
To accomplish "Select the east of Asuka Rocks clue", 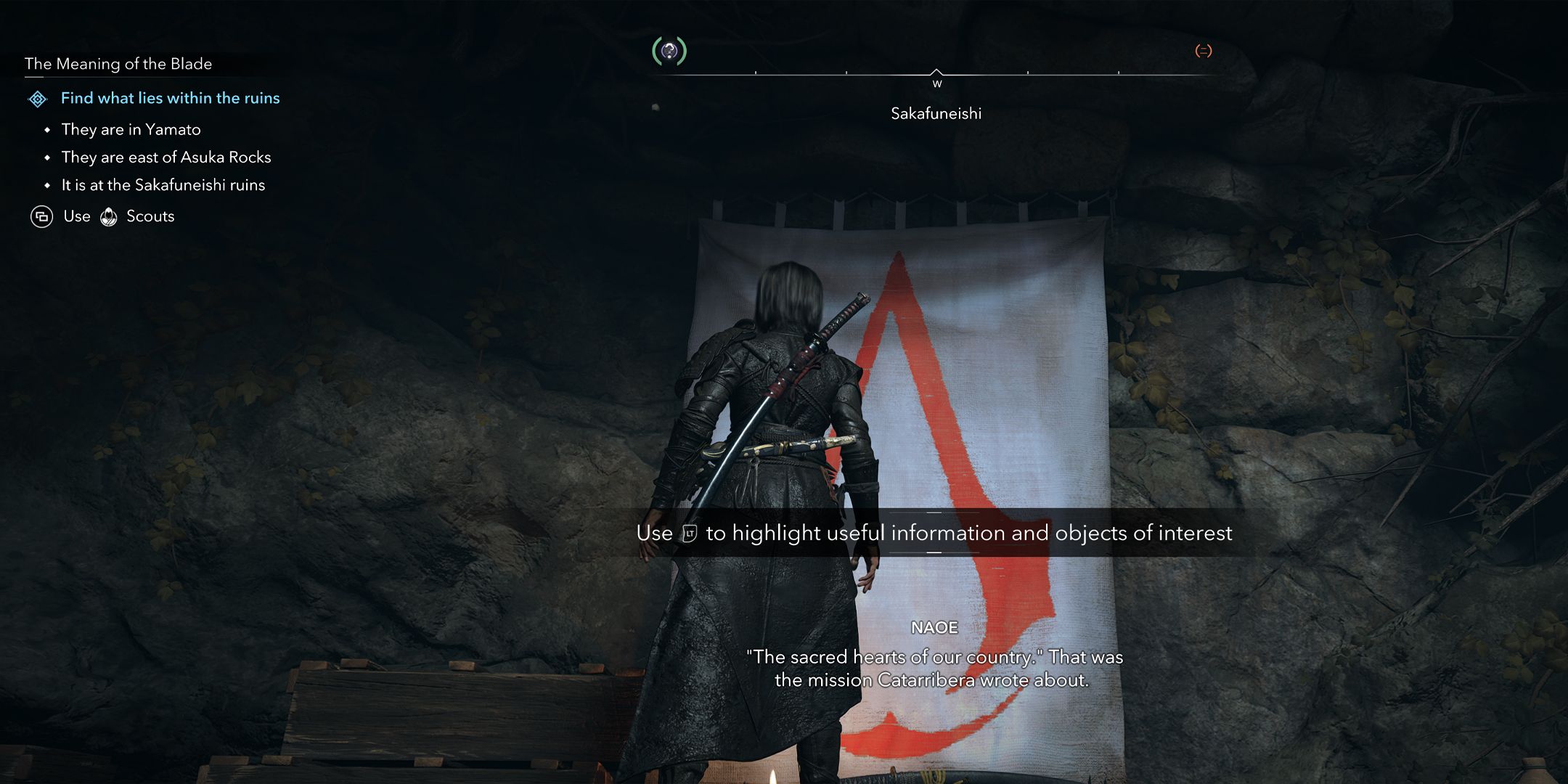I will click(x=166, y=158).
